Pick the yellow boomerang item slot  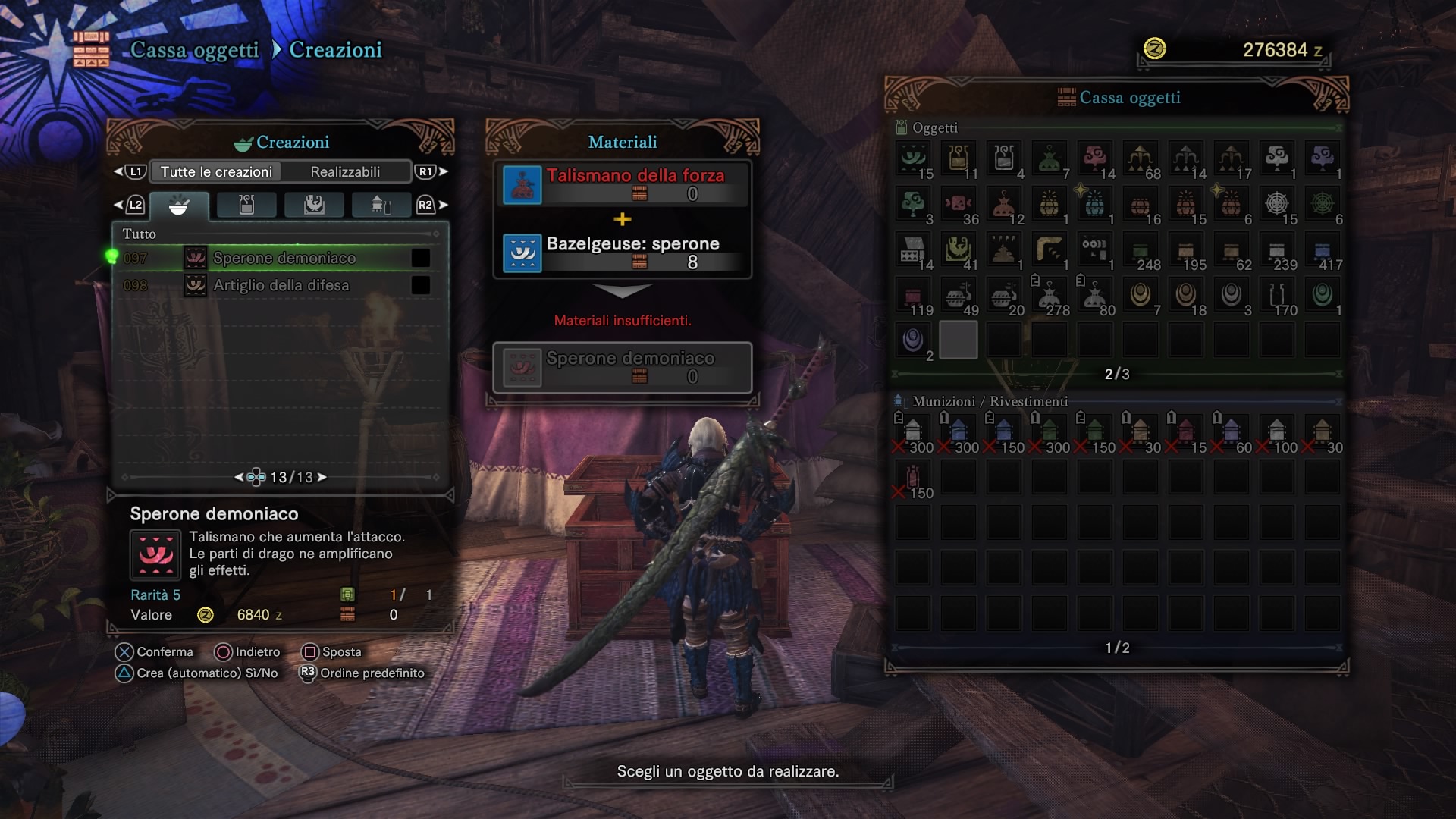[1050, 249]
